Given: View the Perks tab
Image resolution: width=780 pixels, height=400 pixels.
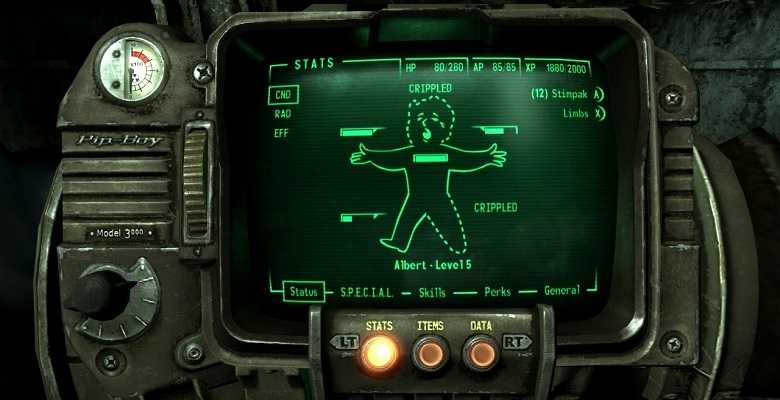Looking at the screenshot, I should (497, 292).
